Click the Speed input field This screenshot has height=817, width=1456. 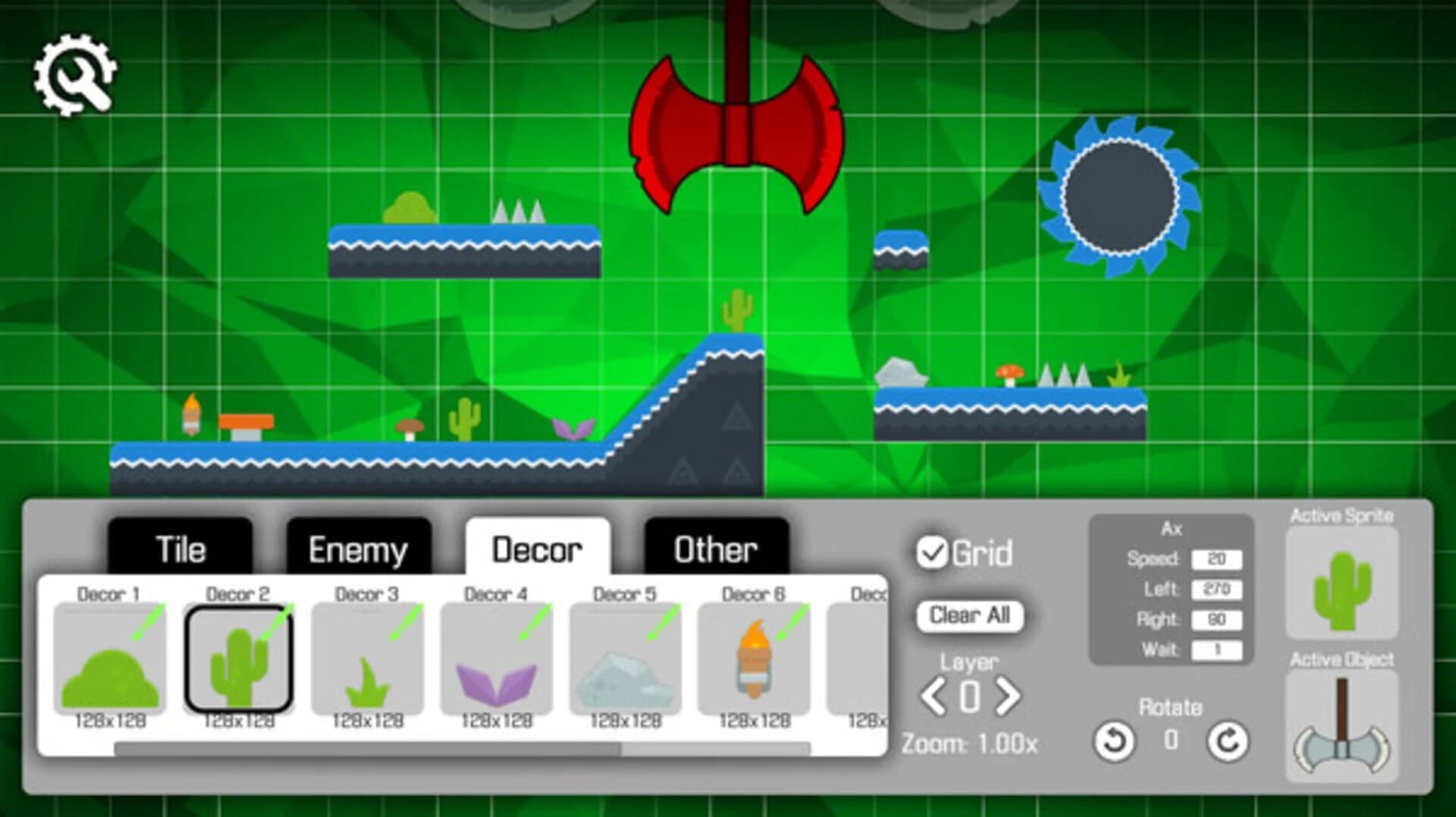(1218, 559)
